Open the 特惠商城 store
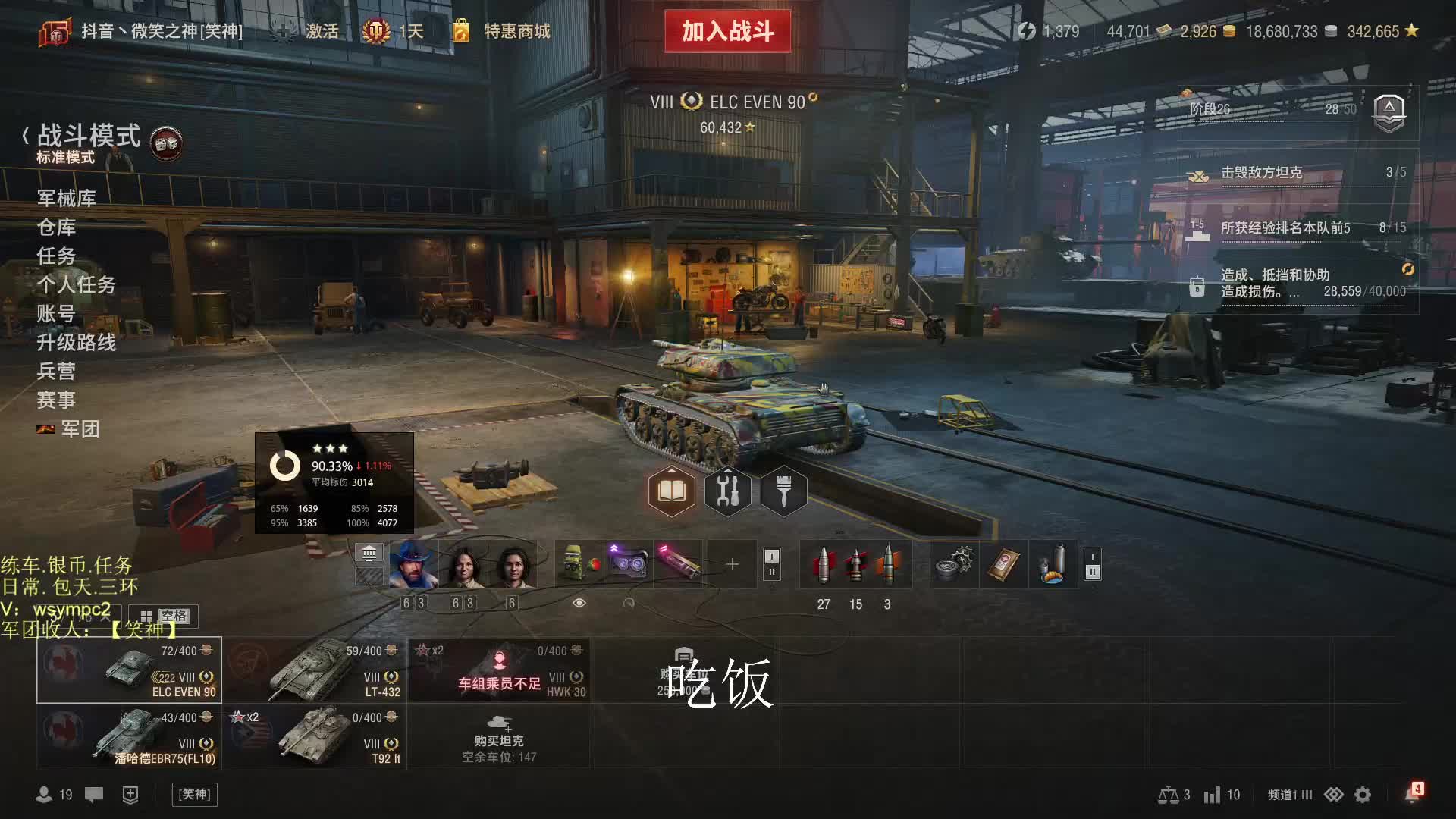 [516, 31]
